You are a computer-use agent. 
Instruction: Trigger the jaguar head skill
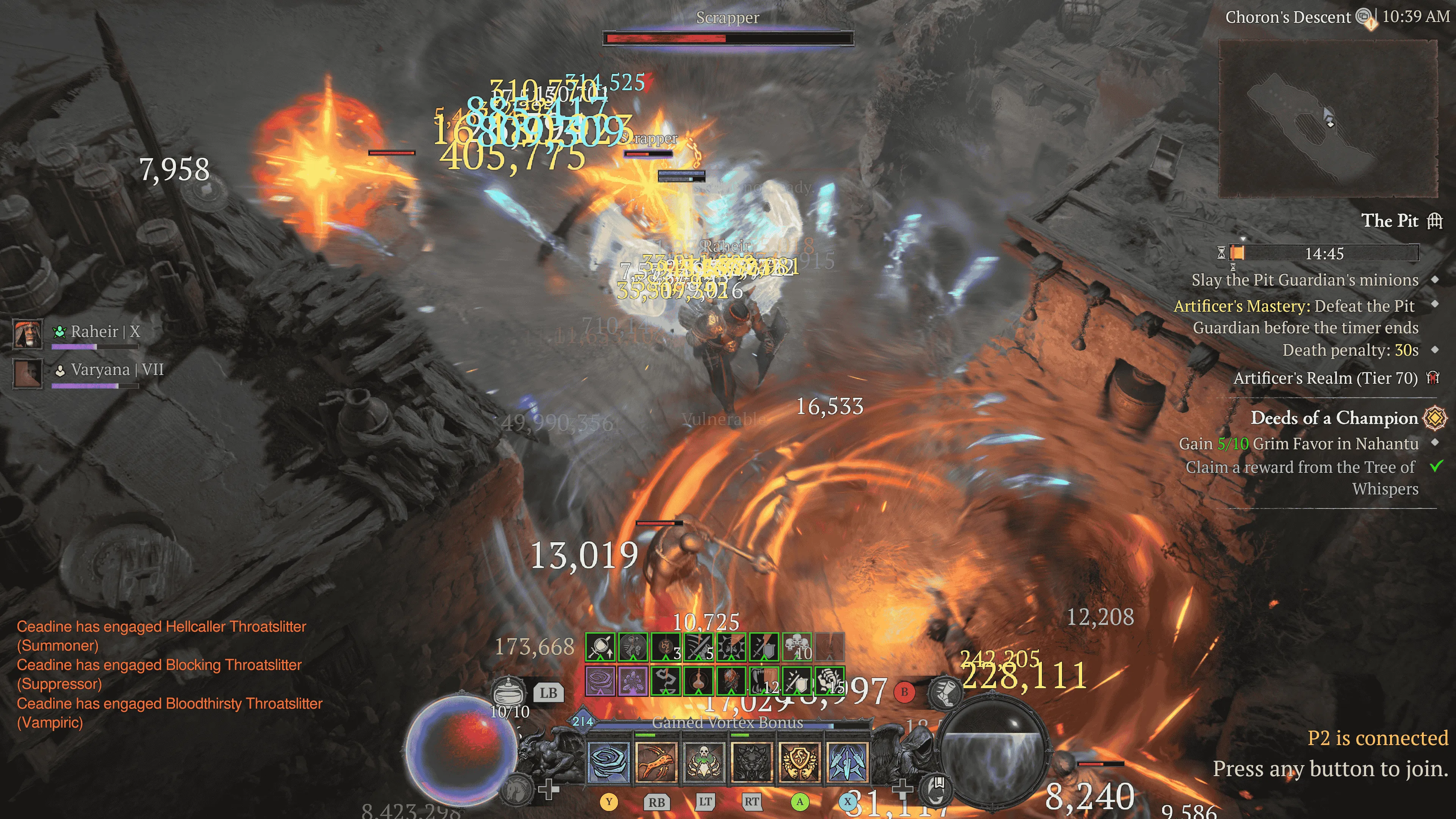click(751, 763)
